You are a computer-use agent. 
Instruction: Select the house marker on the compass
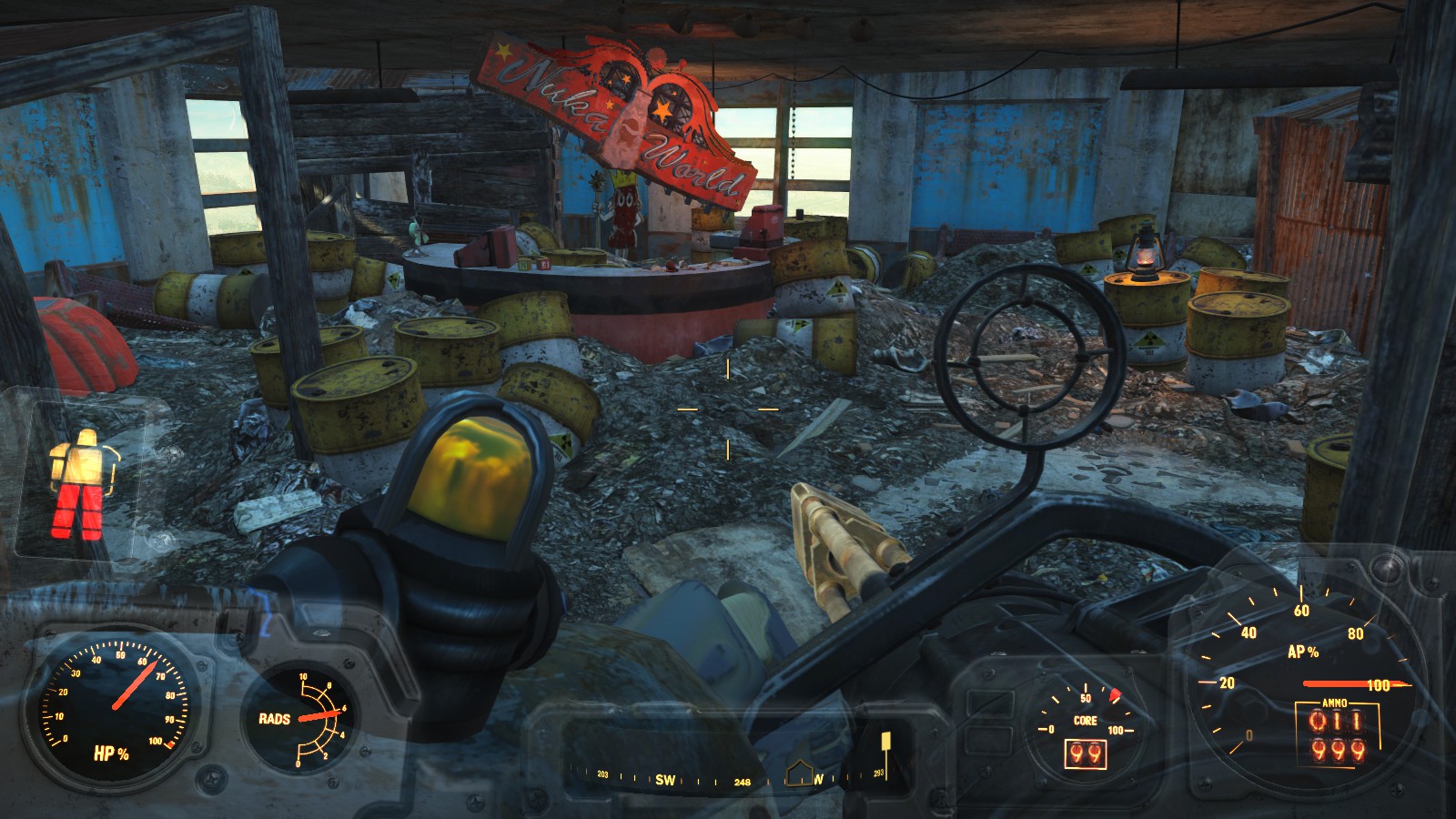(798, 773)
